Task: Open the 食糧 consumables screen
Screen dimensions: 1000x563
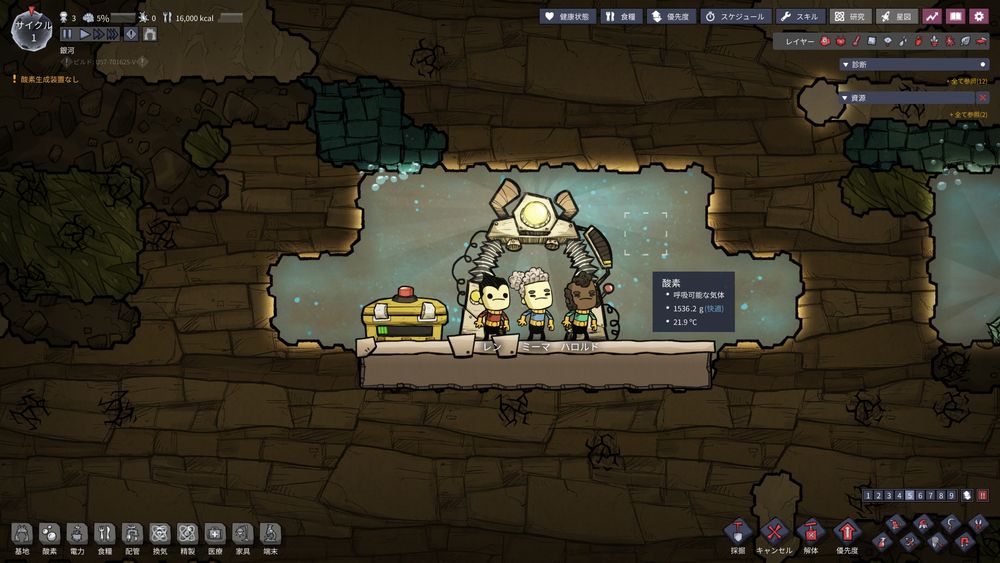Action: (x=621, y=17)
